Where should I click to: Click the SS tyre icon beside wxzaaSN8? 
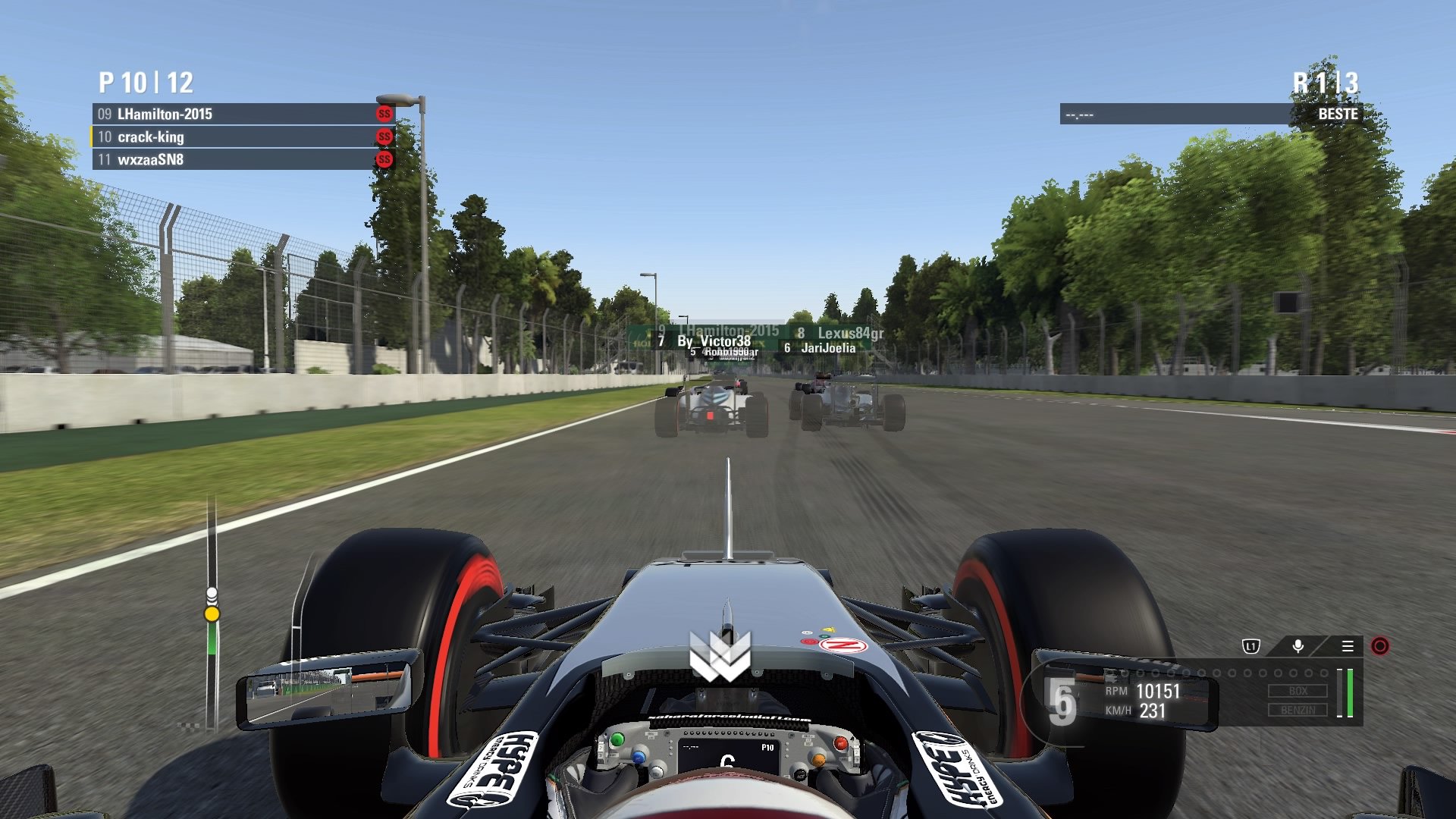tap(384, 160)
